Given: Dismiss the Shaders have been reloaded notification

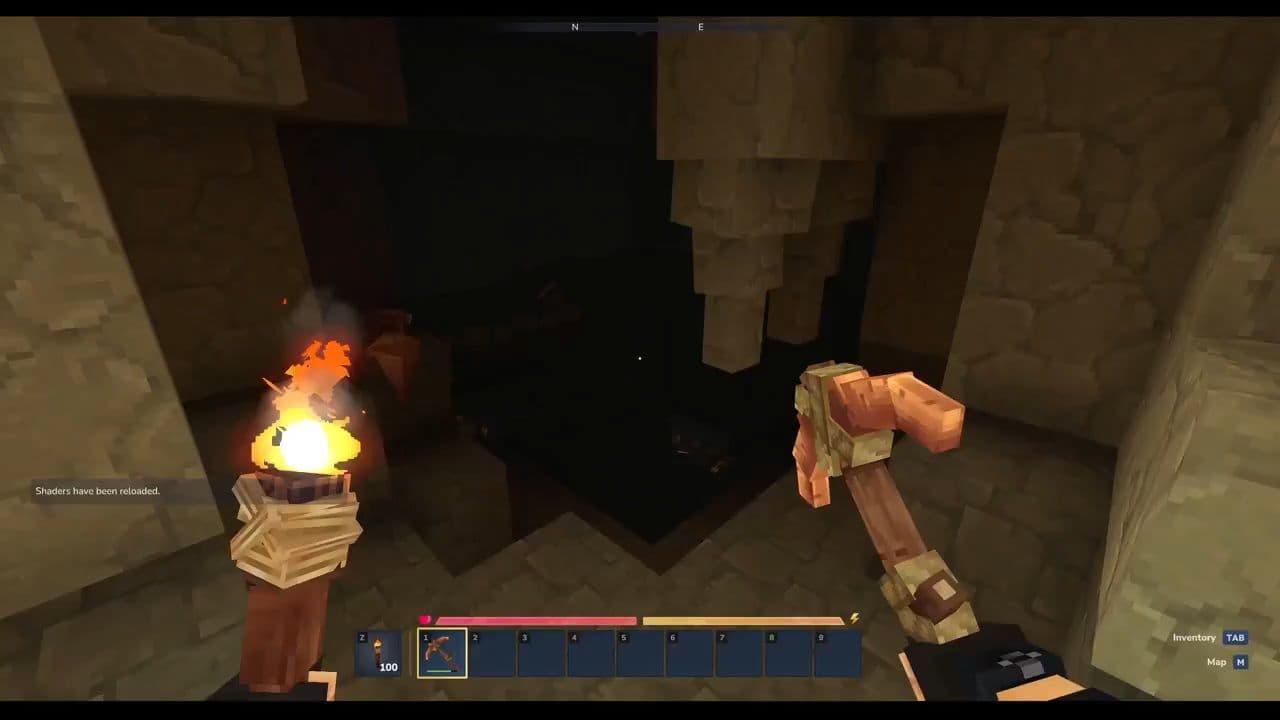Looking at the screenshot, I should point(97,490).
